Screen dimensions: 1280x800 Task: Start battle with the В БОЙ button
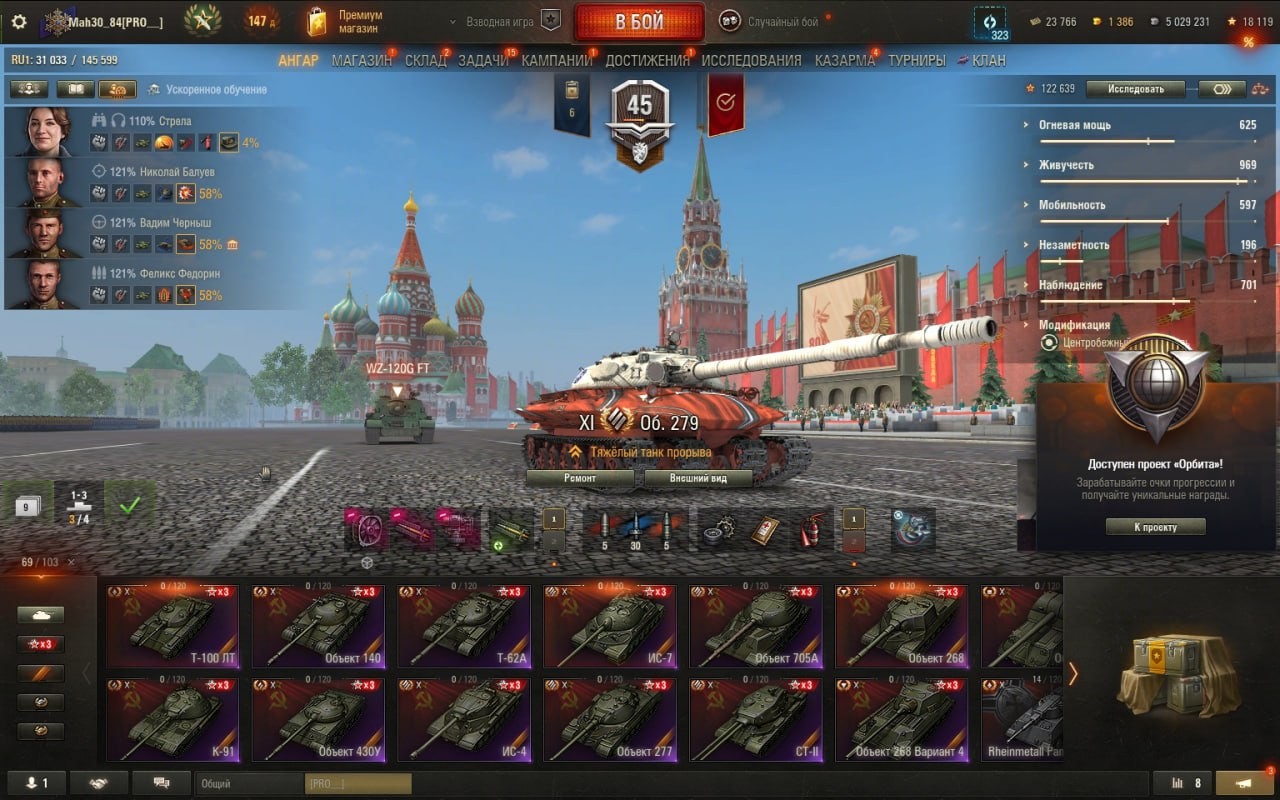(639, 22)
